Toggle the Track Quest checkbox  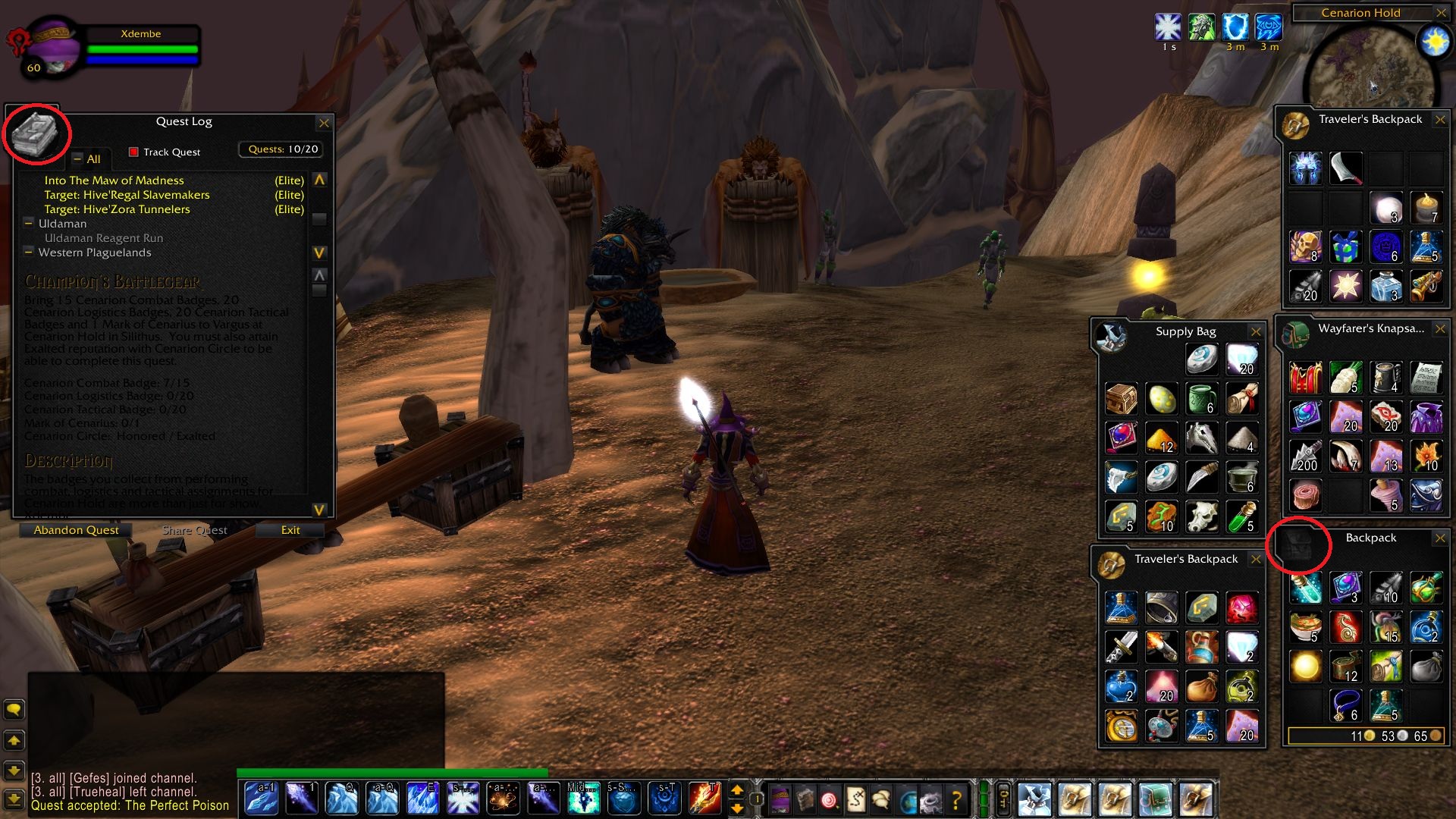tap(133, 152)
